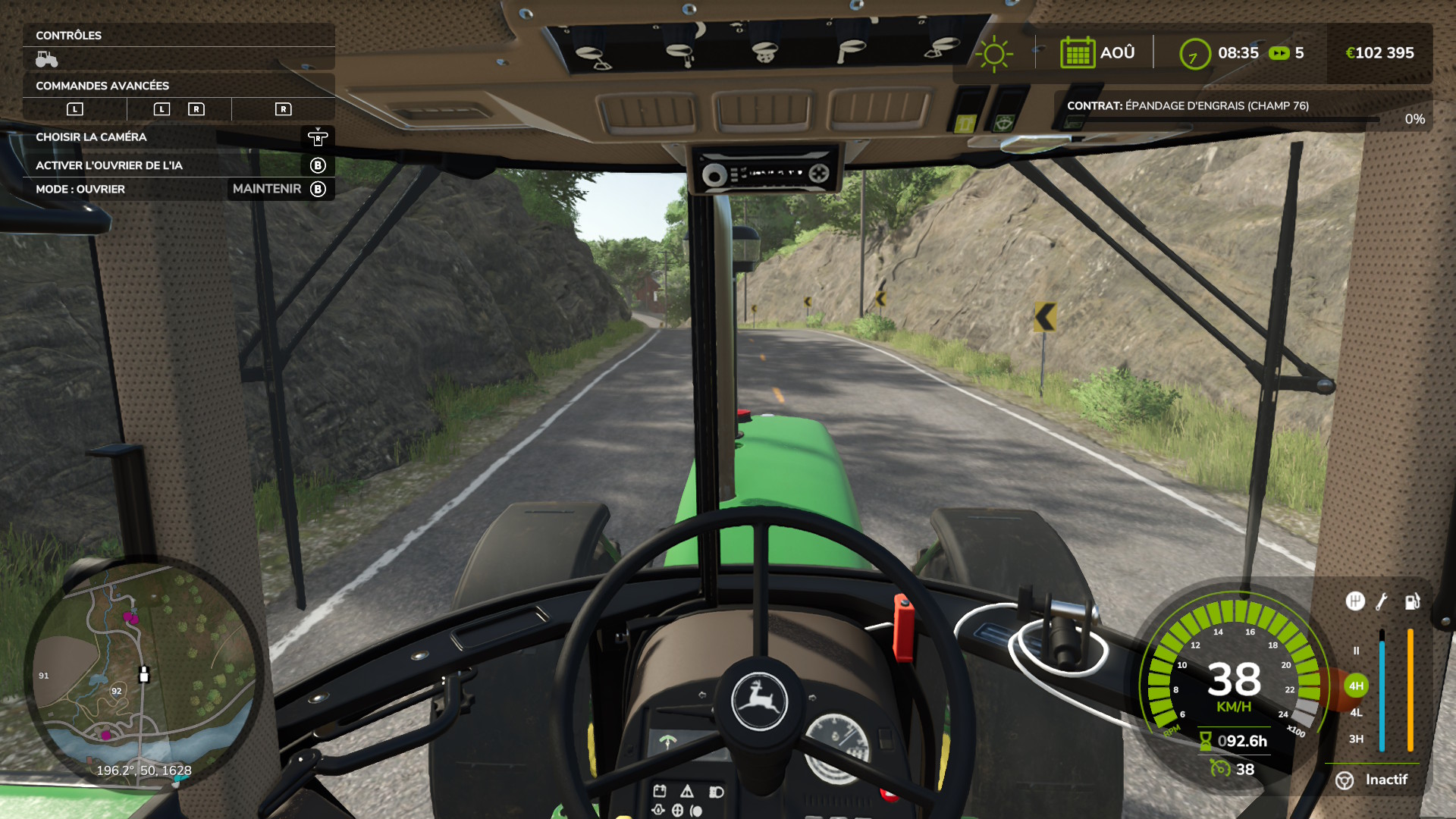
Task: Select the white vehicle marker on the minimap
Action: [x=144, y=674]
